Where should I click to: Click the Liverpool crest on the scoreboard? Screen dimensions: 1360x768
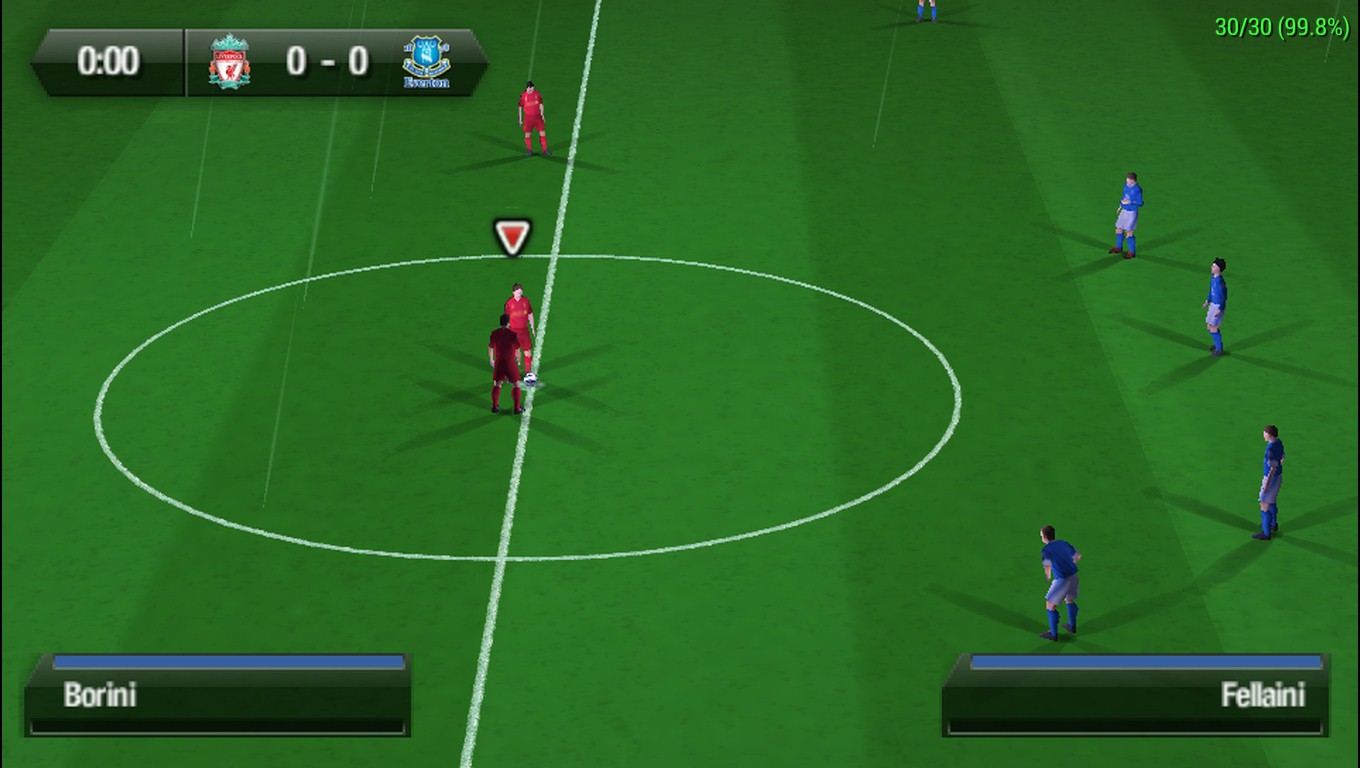[229, 62]
